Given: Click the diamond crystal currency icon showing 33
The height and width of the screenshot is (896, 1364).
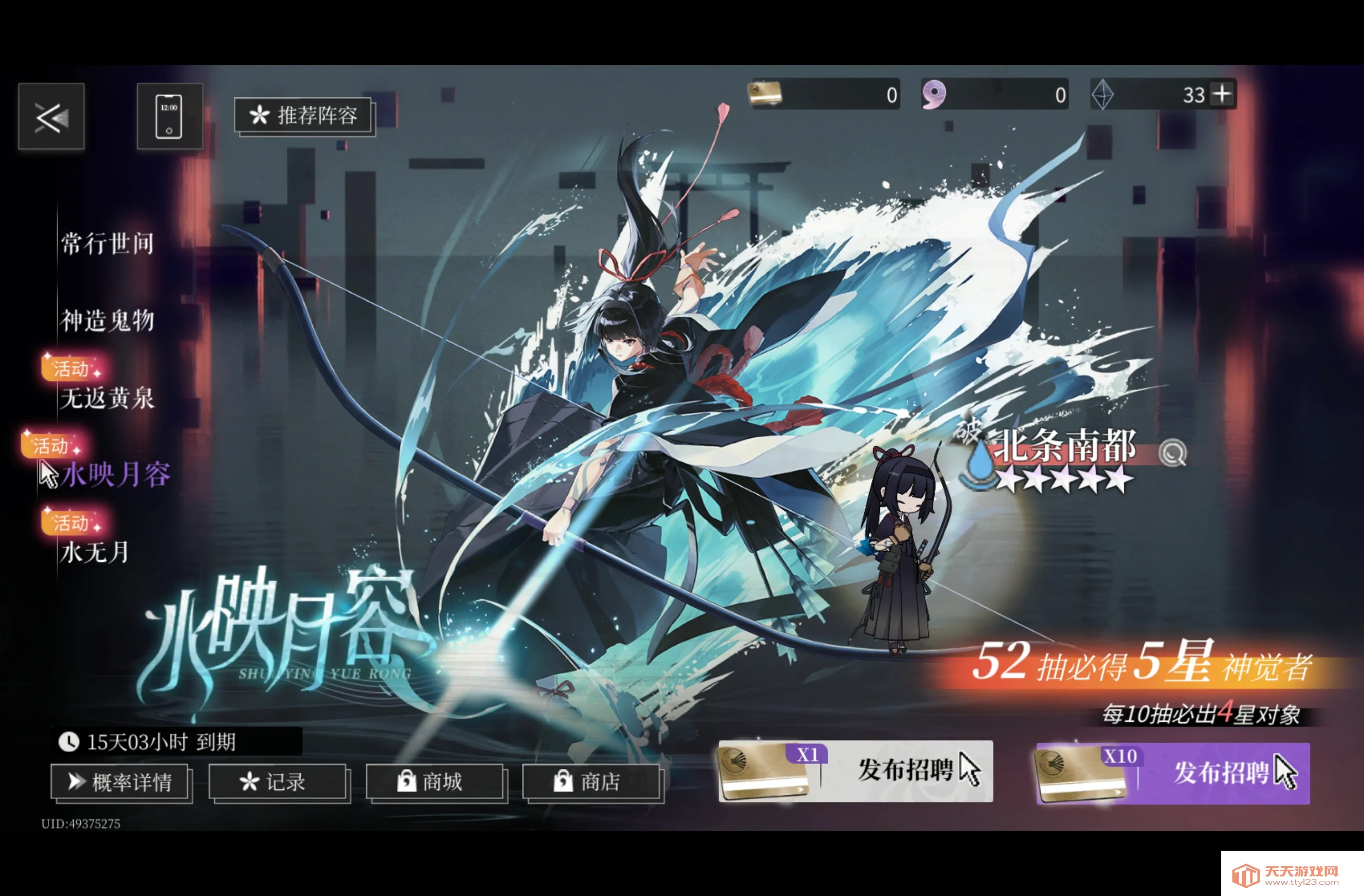Looking at the screenshot, I should click(x=1103, y=94).
